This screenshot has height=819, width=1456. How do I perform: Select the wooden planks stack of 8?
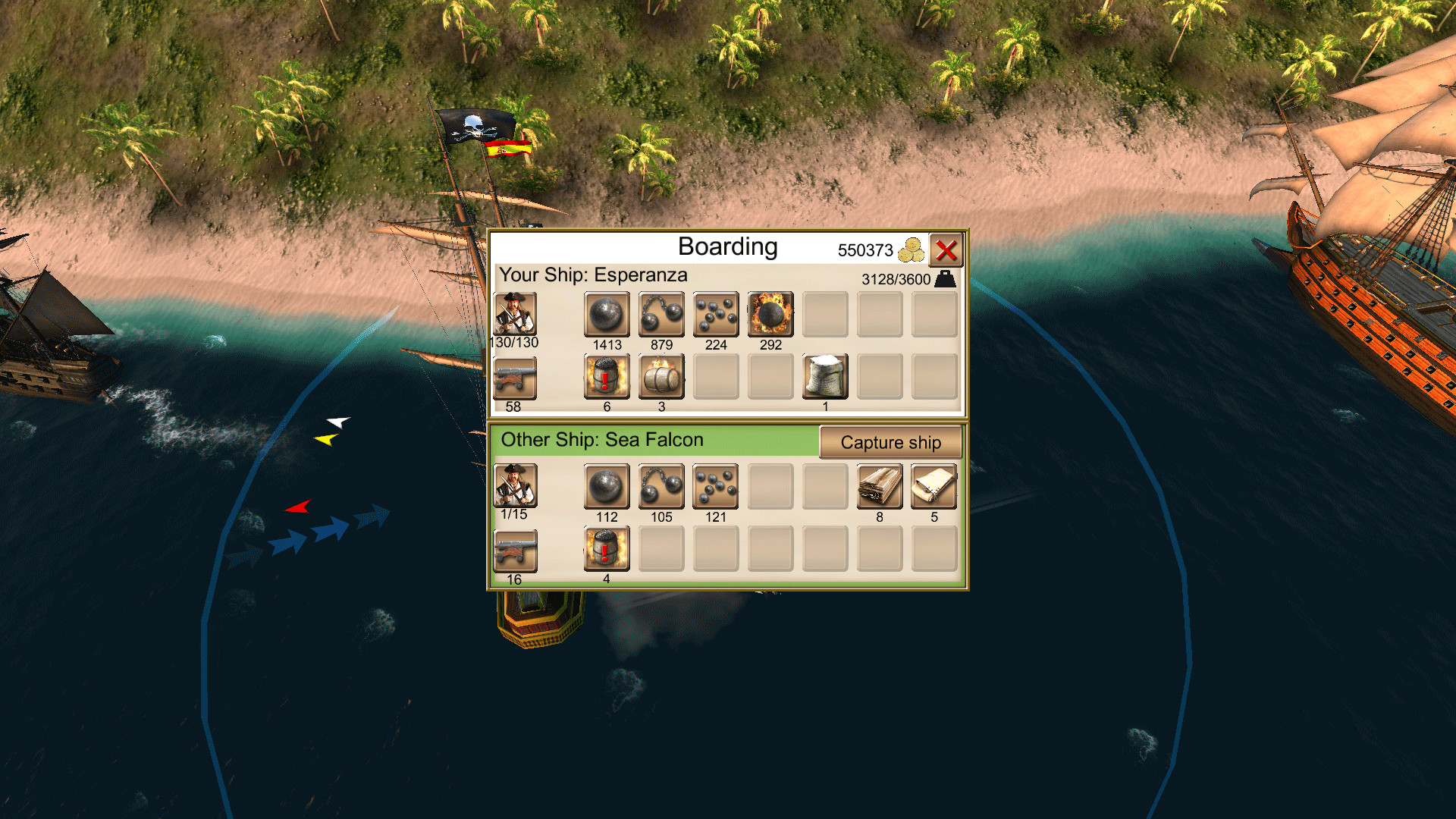(879, 486)
